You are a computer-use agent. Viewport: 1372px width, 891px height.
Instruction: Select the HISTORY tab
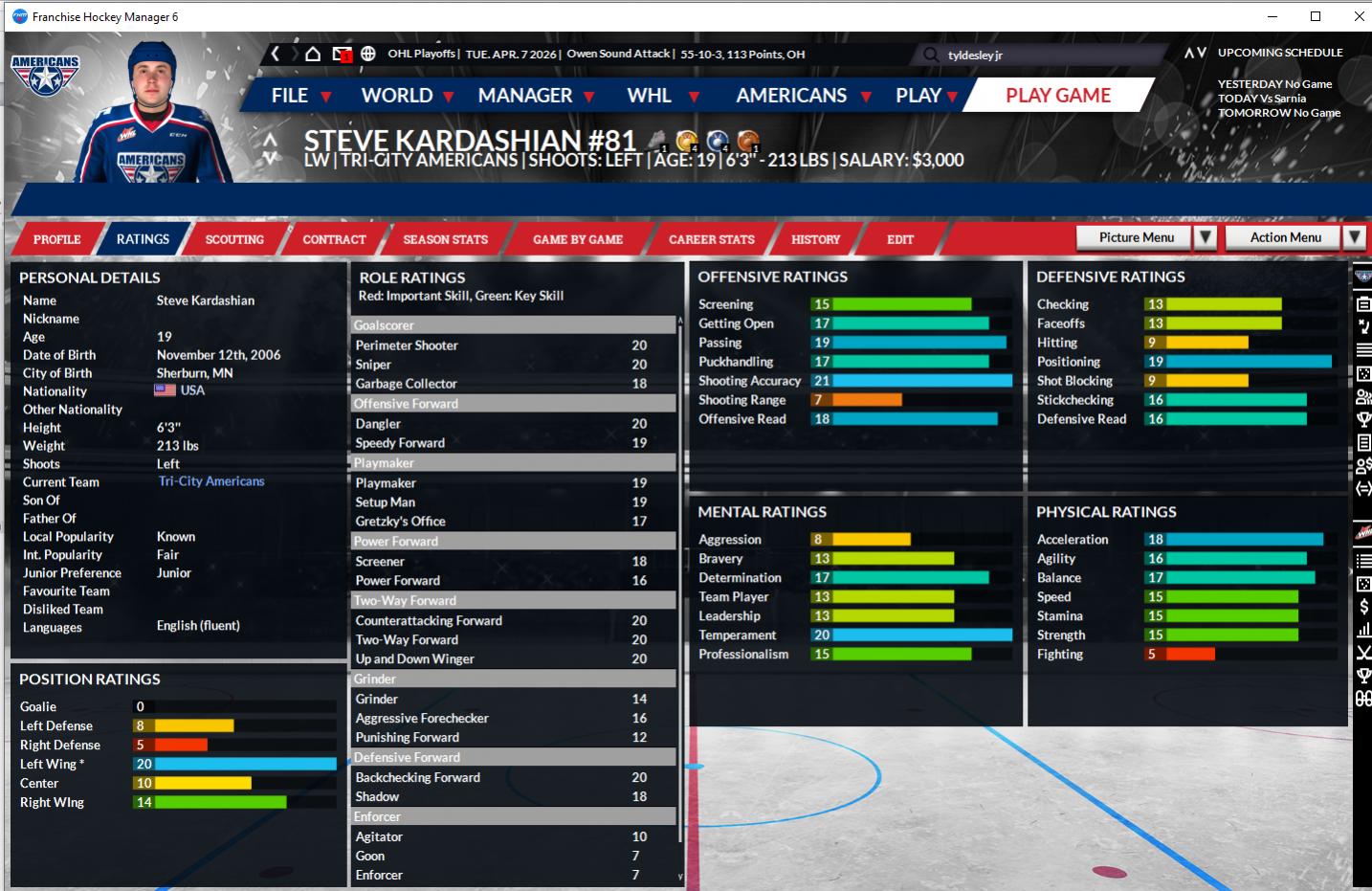point(815,239)
